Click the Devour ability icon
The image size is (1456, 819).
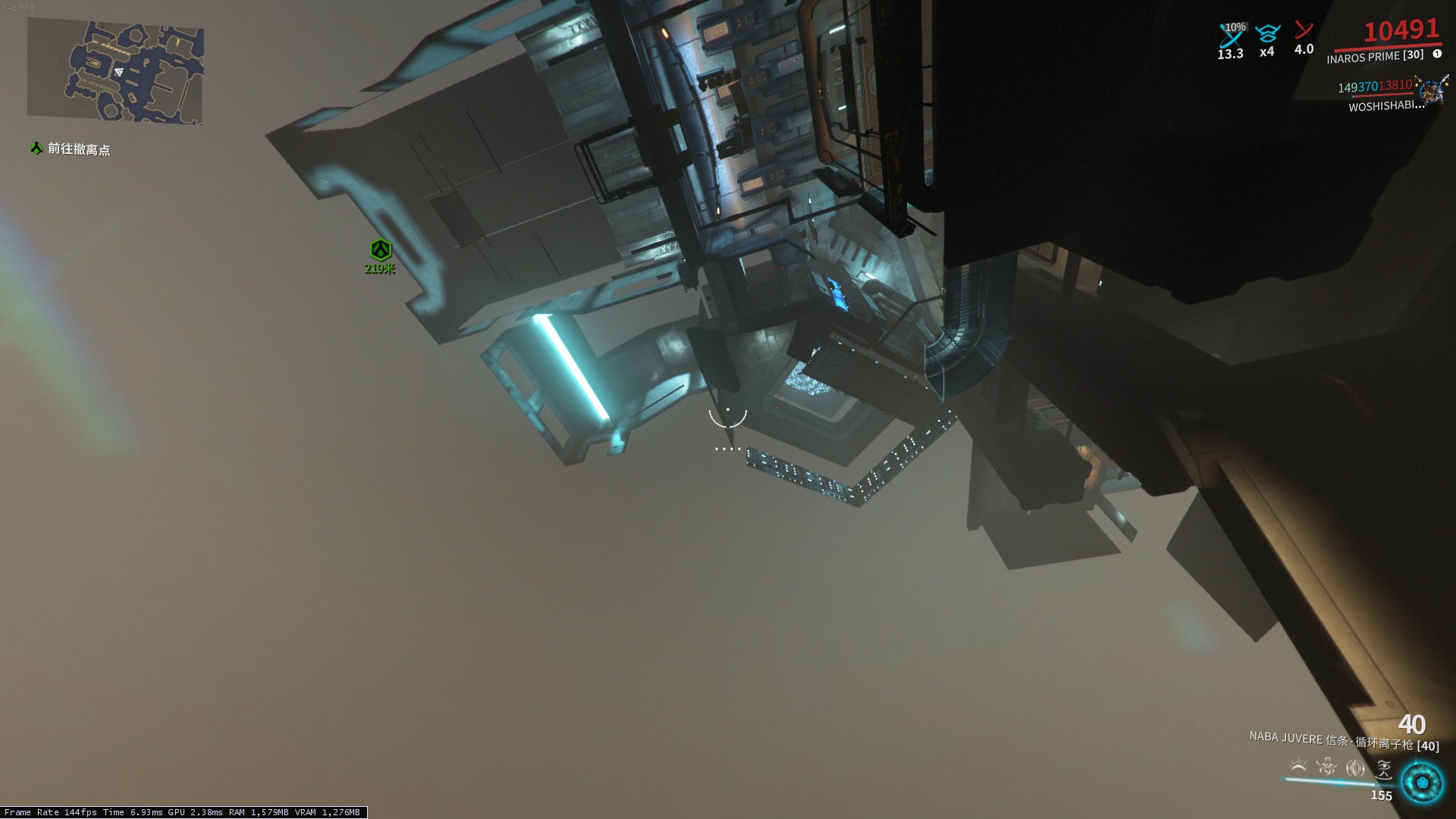1326,767
